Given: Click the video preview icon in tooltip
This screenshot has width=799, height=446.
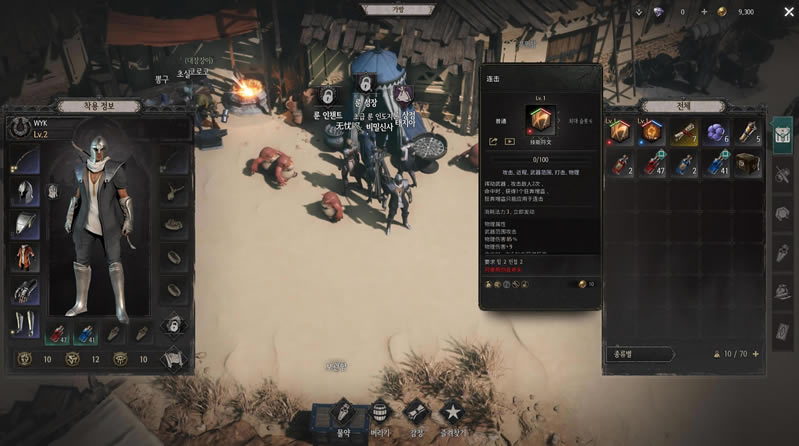Looking at the screenshot, I should click(509, 142).
